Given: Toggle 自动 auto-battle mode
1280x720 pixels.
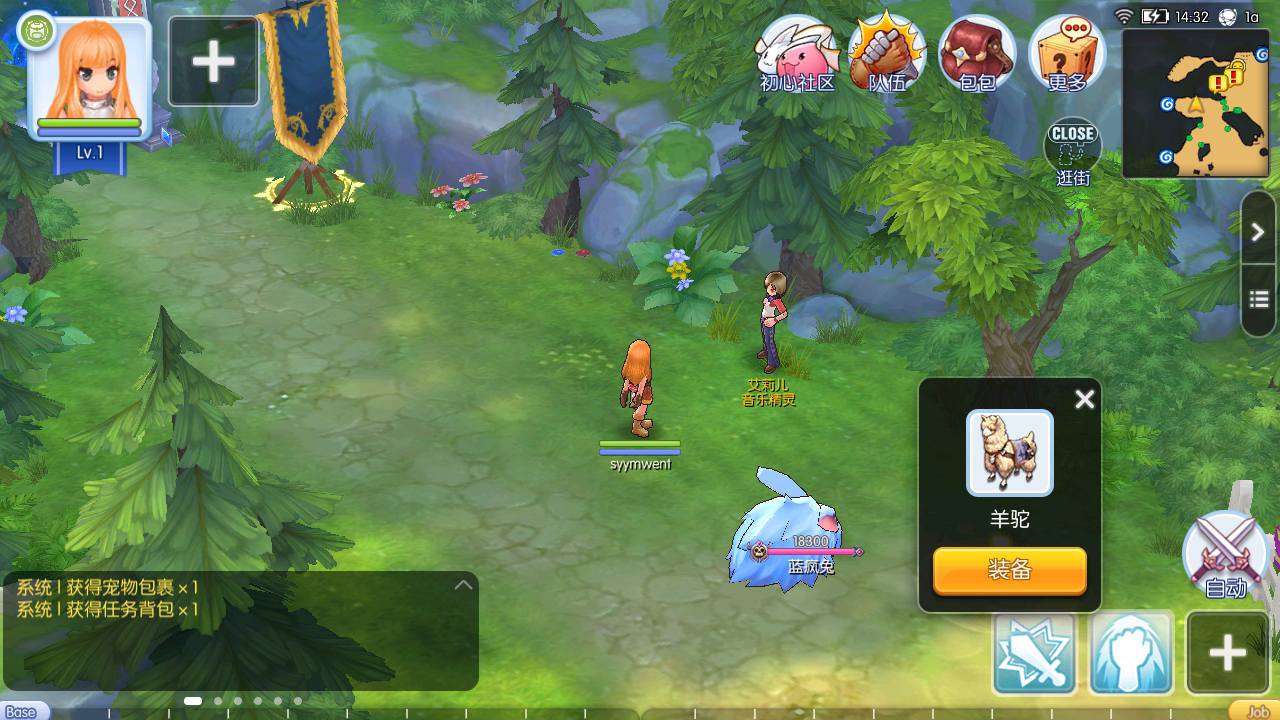Looking at the screenshot, I should tap(1224, 556).
